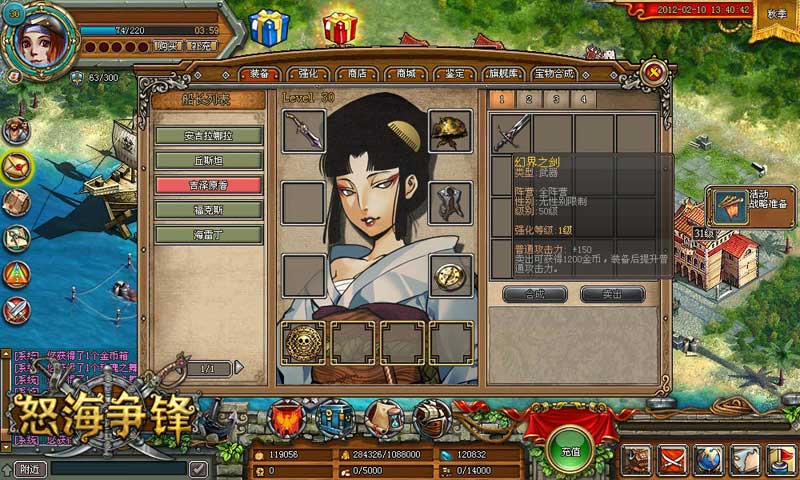The height and width of the screenshot is (480, 800).
Task: Choose captain 丘斯坦 in the captain list
Action: coord(209,160)
